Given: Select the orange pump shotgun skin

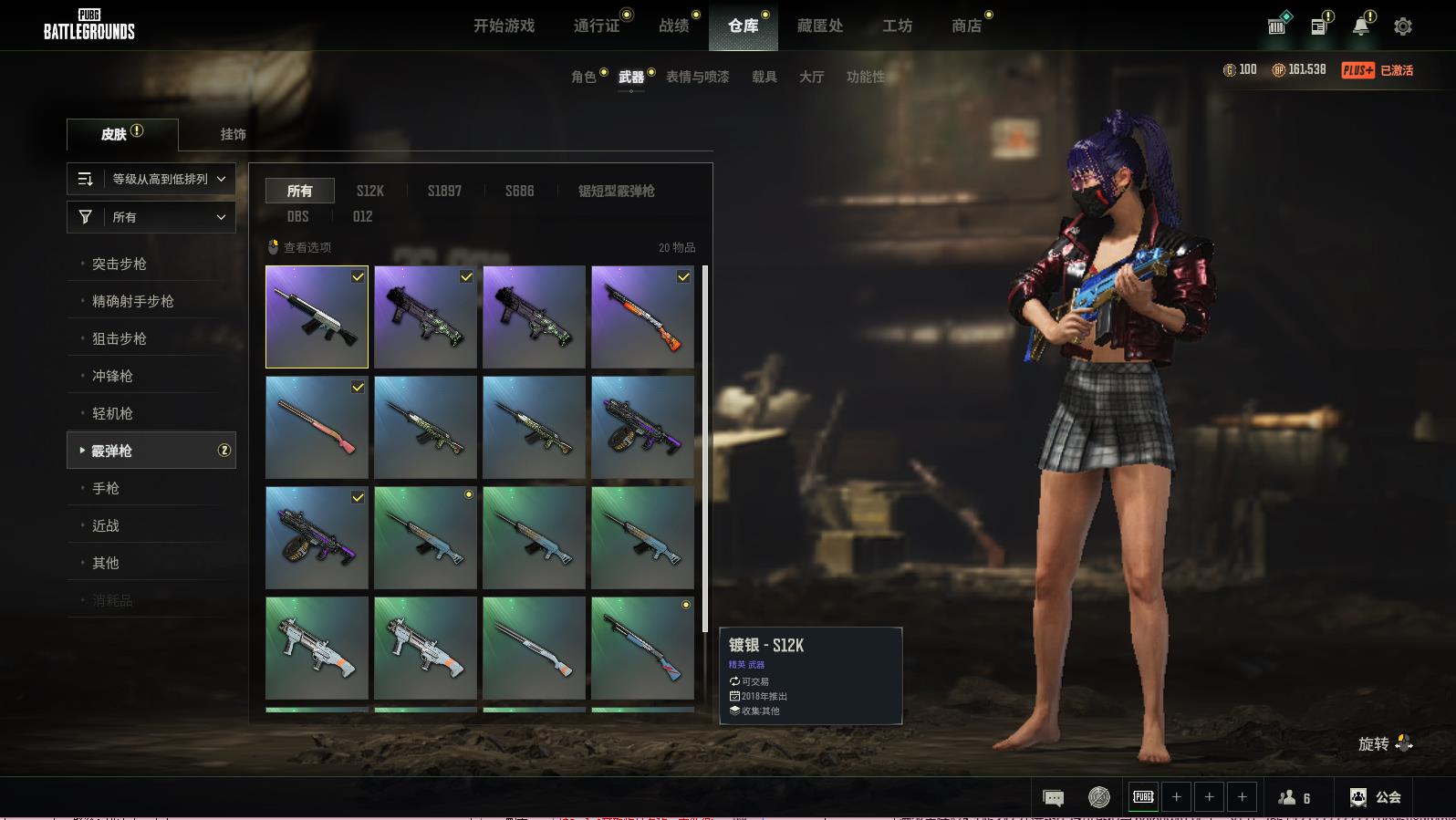Looking at the screenshot, I should click(642, 317).
